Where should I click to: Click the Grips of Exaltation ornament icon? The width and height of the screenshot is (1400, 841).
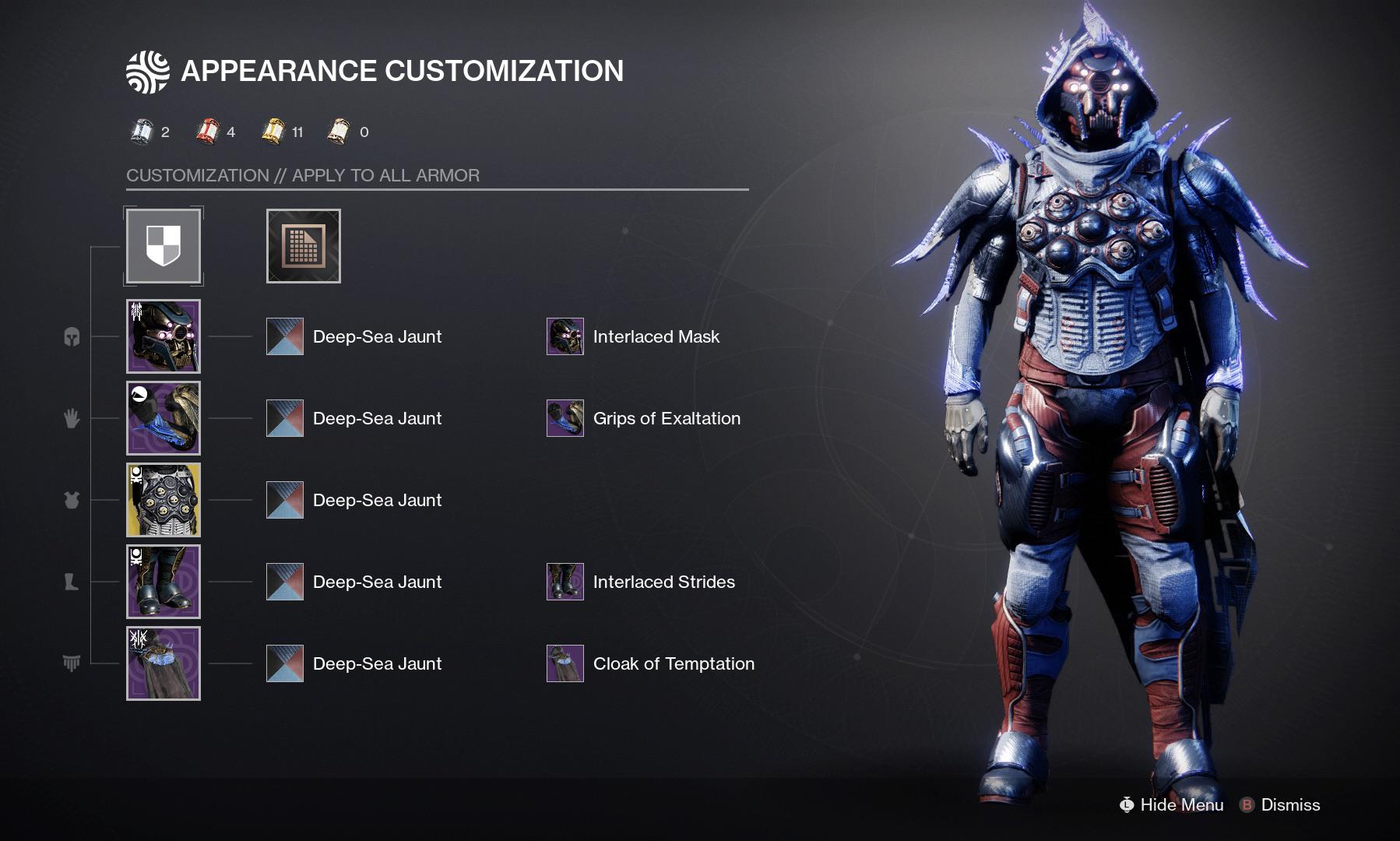tap(565, 418)
